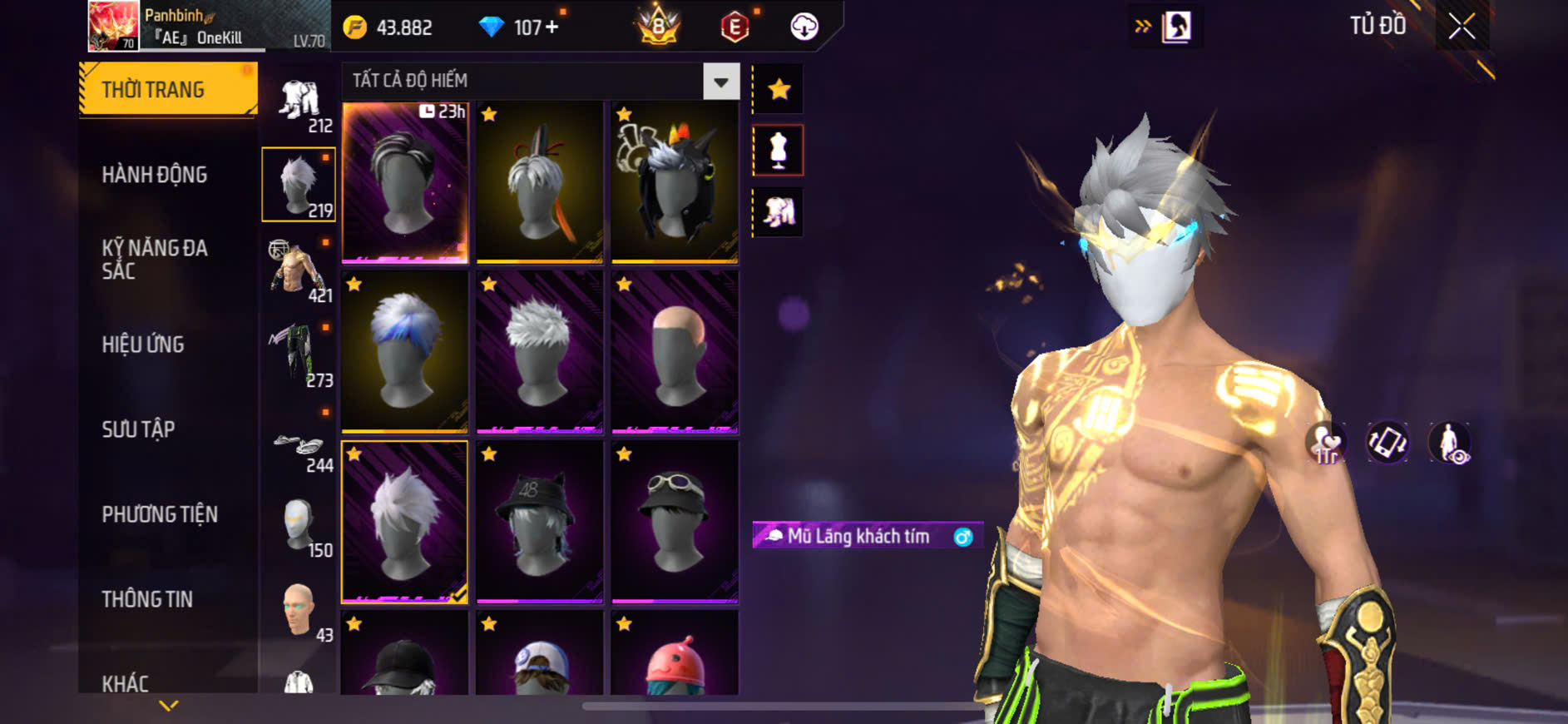Click the mannequin preview button

779,151
